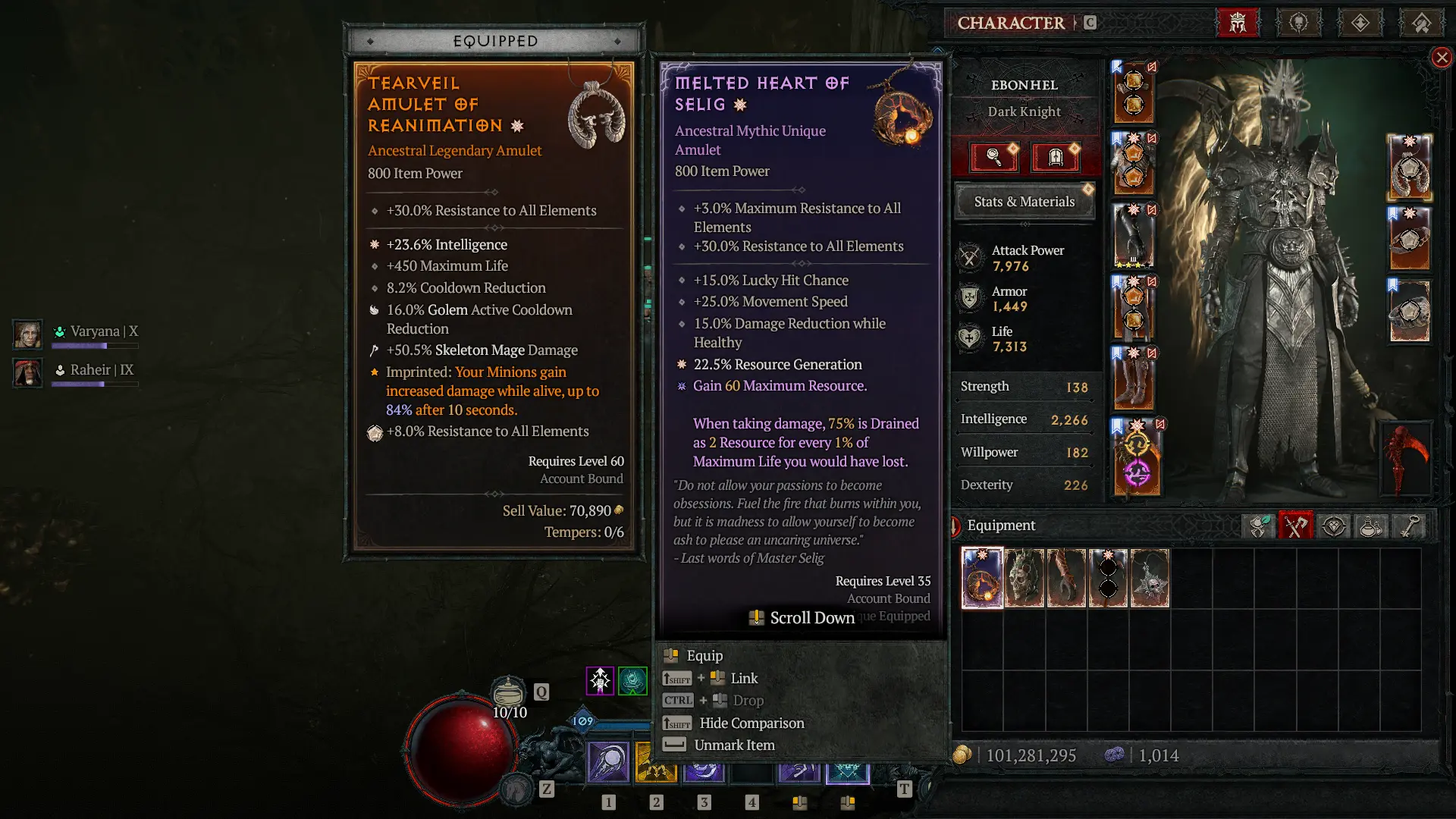Viewport: 1456px width, 819px height.
Task: Open the consumables potion inventory tab
Action: (x=1371, y=526)
